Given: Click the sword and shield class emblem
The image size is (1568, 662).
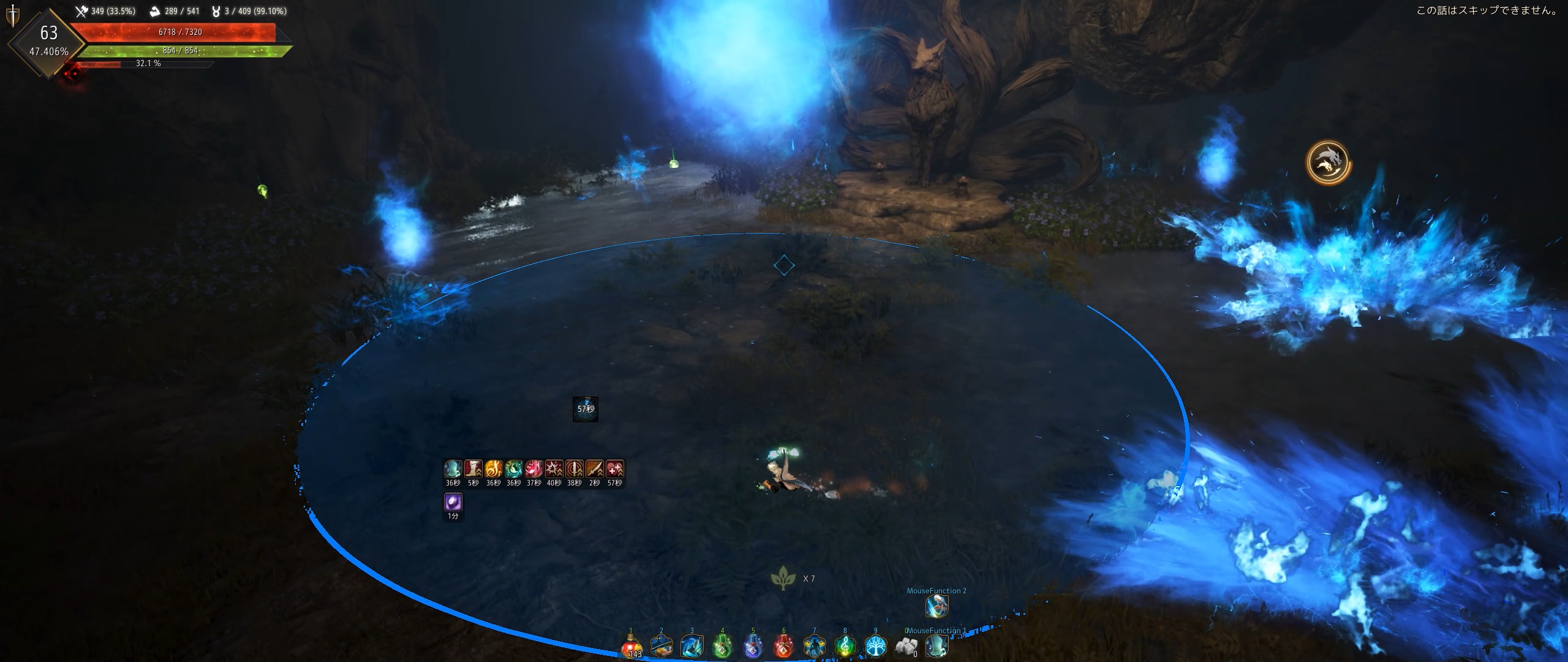Looking at the screenshot, I should pos(12,15).
